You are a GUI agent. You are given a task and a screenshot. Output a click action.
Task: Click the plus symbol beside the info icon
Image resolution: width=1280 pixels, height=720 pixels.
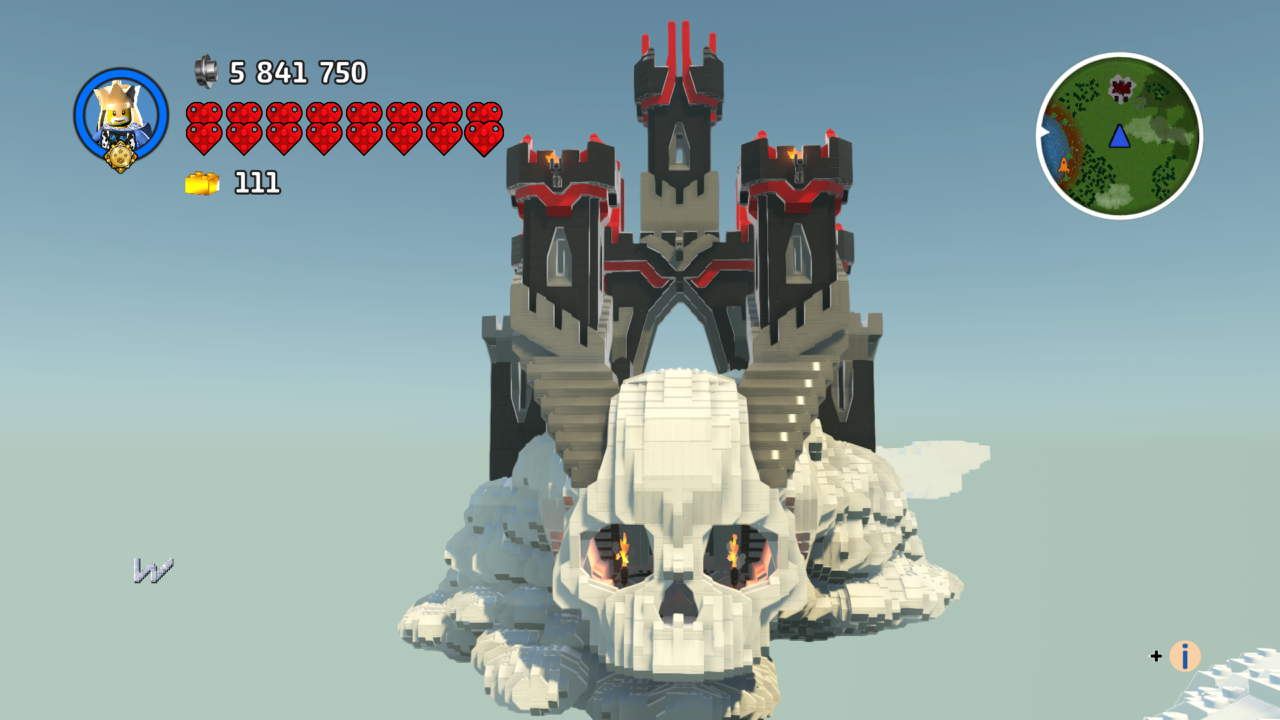[1156, 657]
